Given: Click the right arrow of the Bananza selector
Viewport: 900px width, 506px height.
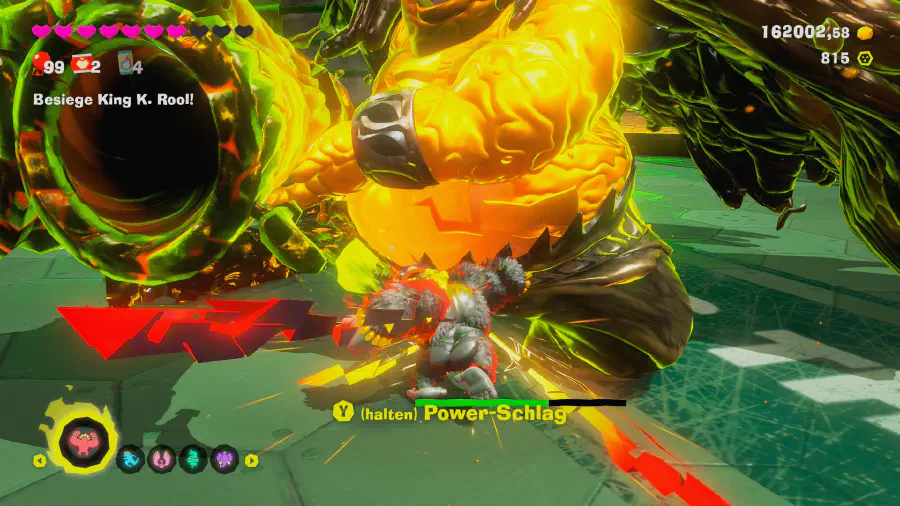Looking at the screenshot, I should tap(251, 461).
